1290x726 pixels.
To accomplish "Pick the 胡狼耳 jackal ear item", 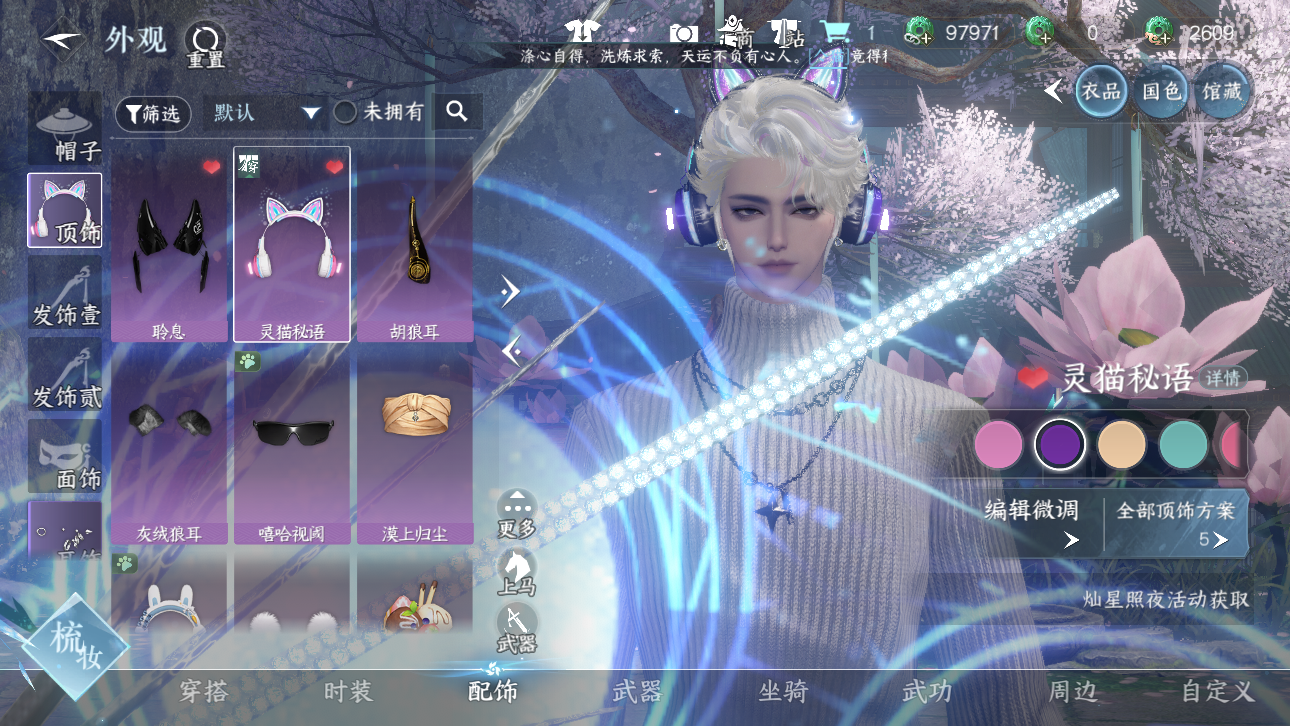I will 415,245.
